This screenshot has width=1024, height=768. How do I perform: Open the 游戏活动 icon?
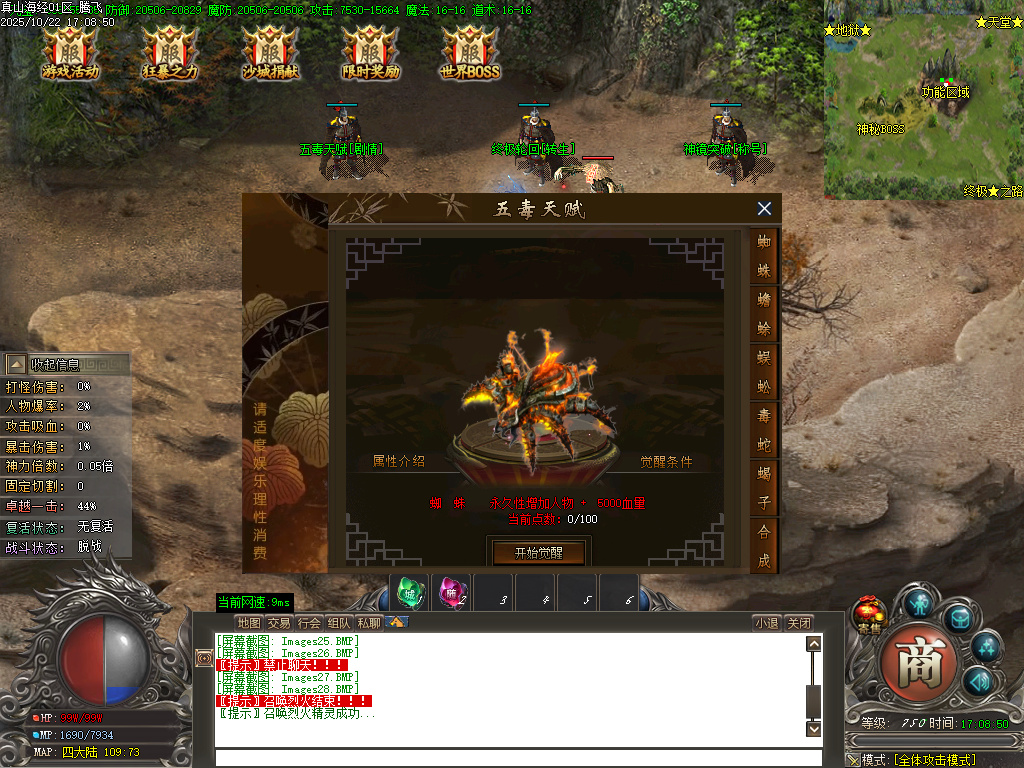click(71, 53)
